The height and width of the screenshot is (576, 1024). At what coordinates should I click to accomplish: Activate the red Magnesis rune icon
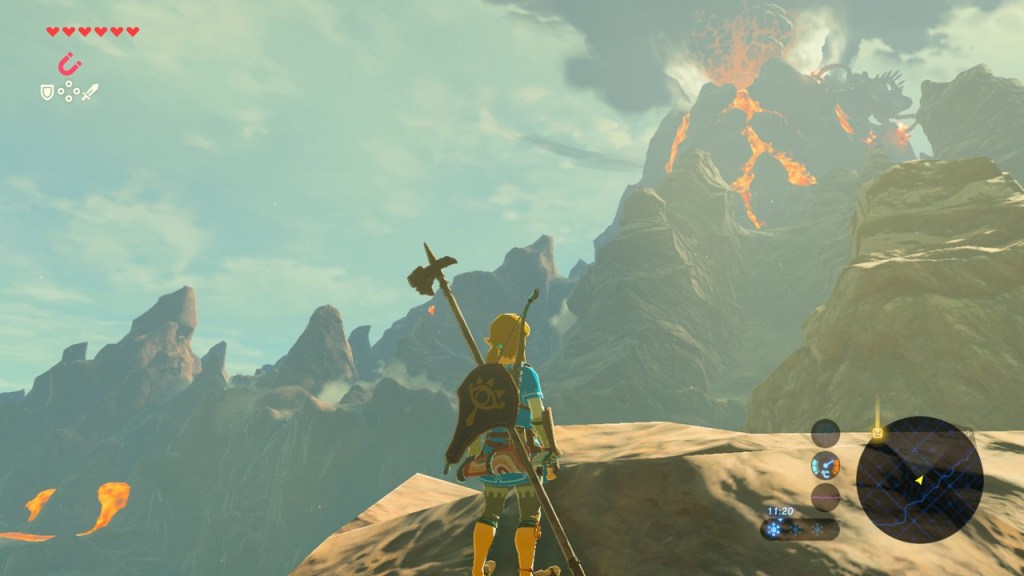(x=68, y=65)
